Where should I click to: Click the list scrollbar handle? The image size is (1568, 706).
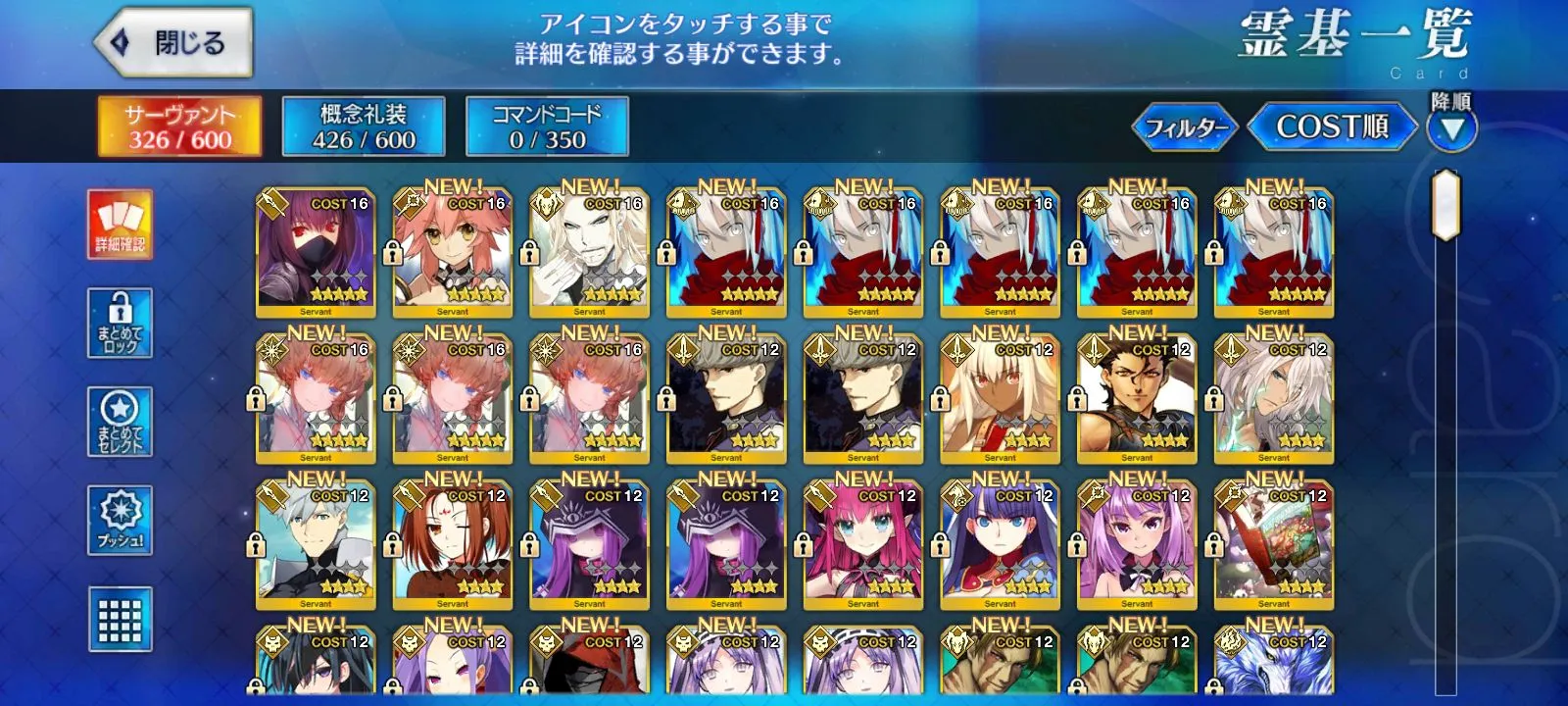click(x=1445, y=205)
